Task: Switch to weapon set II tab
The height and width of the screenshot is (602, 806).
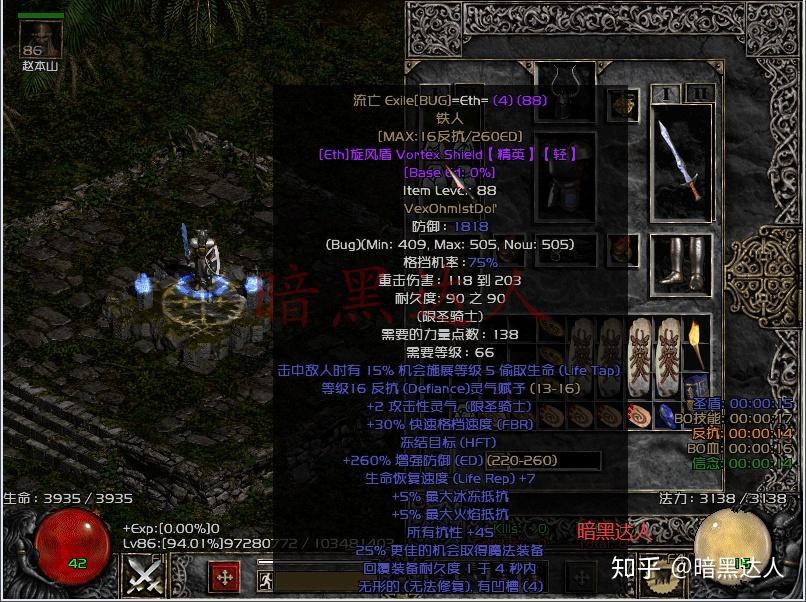Action: coord(702,95)
